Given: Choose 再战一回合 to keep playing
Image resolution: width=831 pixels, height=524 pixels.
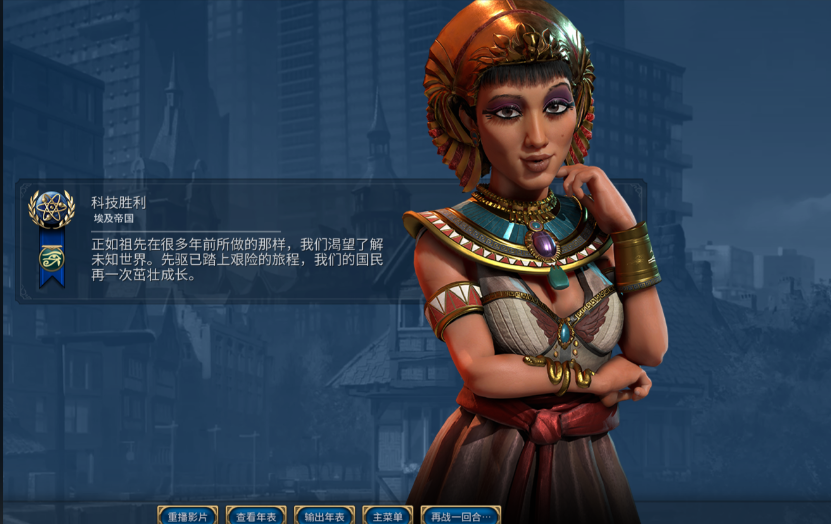Looking at the screenshot, I should coord(460,516).
